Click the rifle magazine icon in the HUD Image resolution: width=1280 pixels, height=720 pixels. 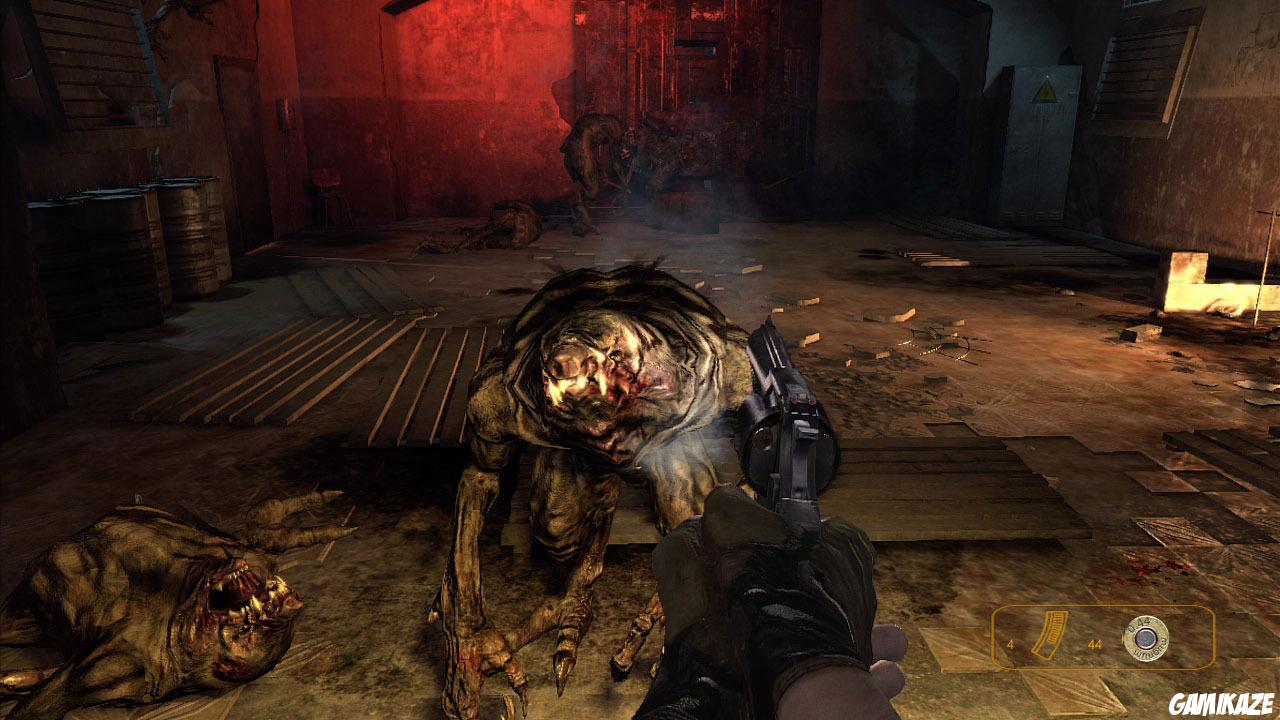click(1050, 633)
